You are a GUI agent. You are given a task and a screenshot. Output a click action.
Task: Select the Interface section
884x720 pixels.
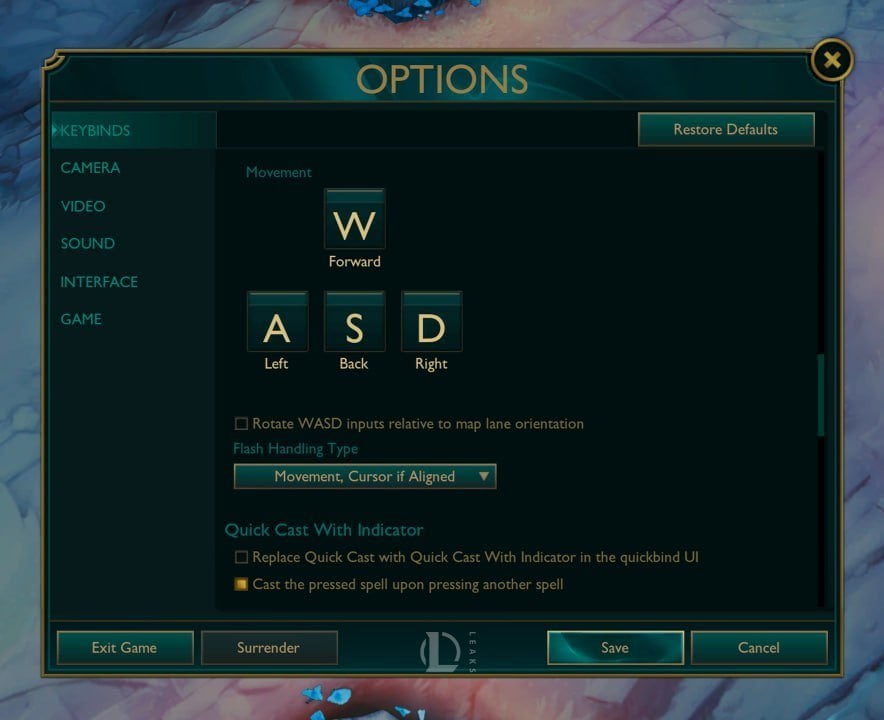tap(99, 282)
